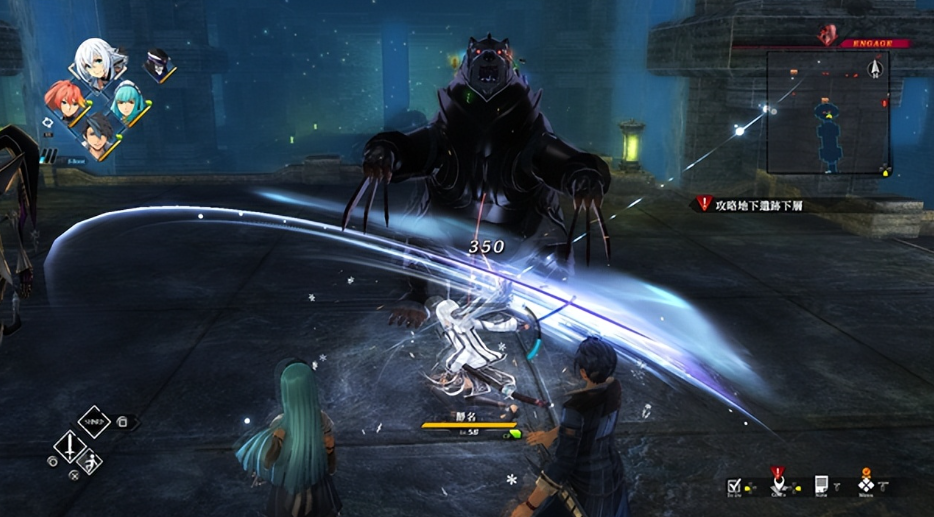The image size is (934, 517).
Task: Open the underground ruins quest objective
Action: (x=758, y=204)
